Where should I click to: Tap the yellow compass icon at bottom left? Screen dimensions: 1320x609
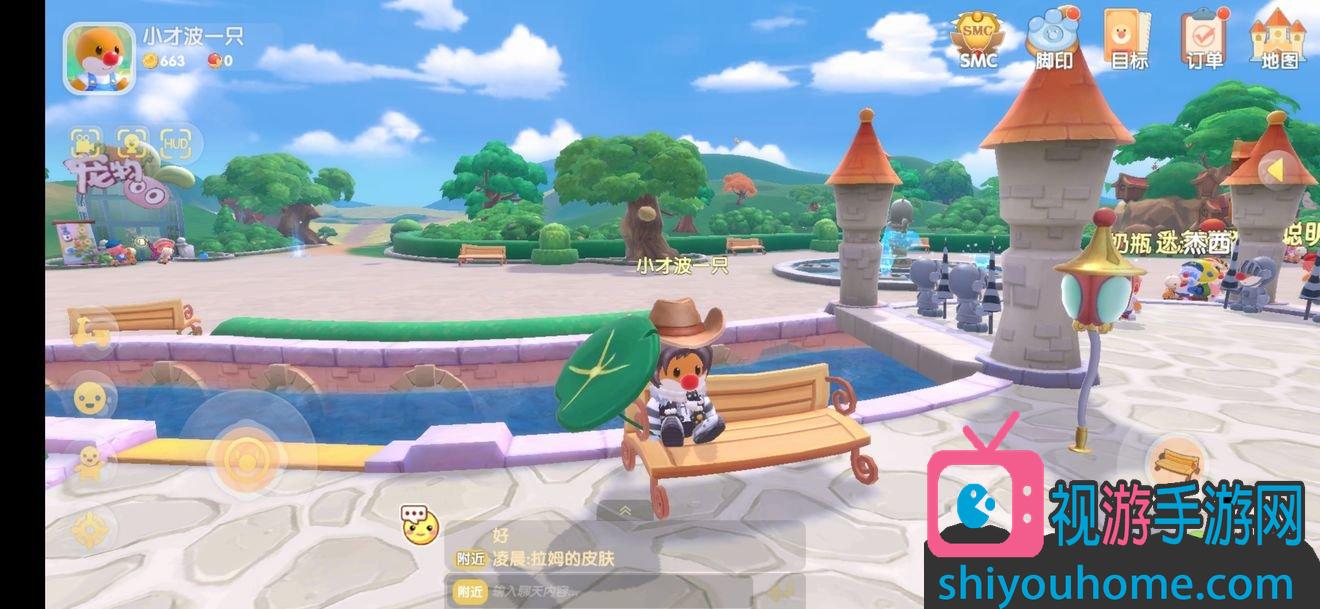[90, 528]
